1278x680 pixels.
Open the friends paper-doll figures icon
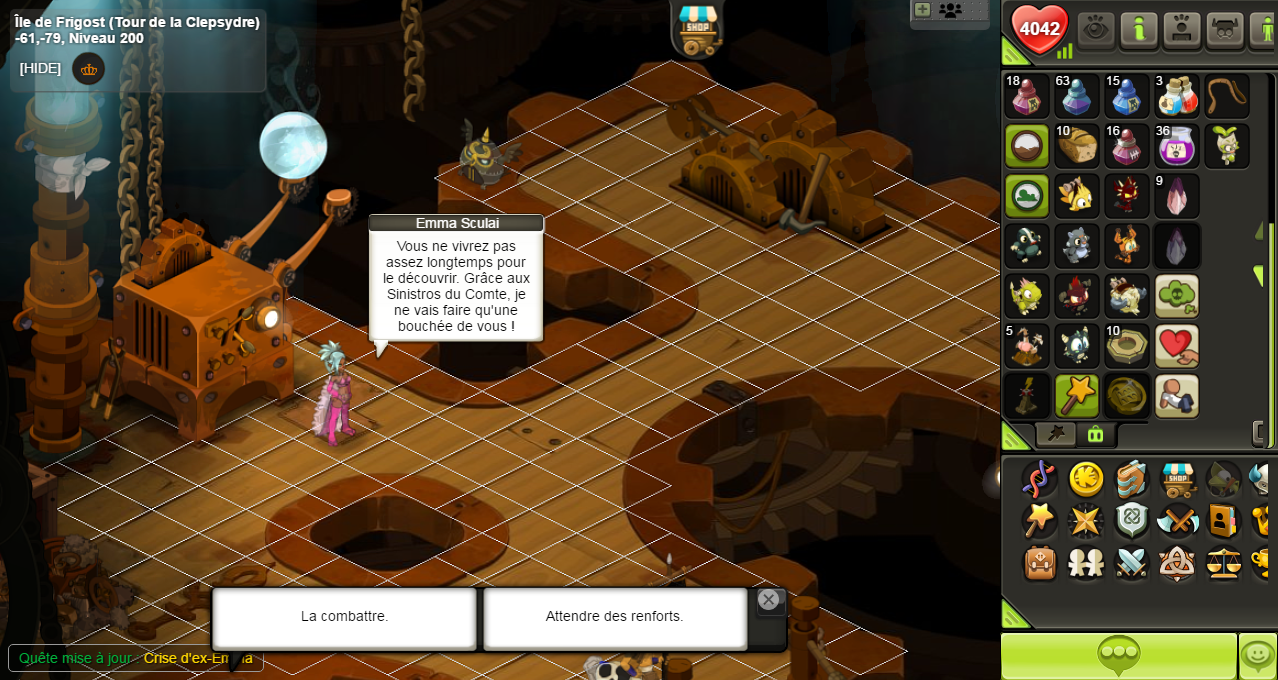click(x=1086, y=563)
